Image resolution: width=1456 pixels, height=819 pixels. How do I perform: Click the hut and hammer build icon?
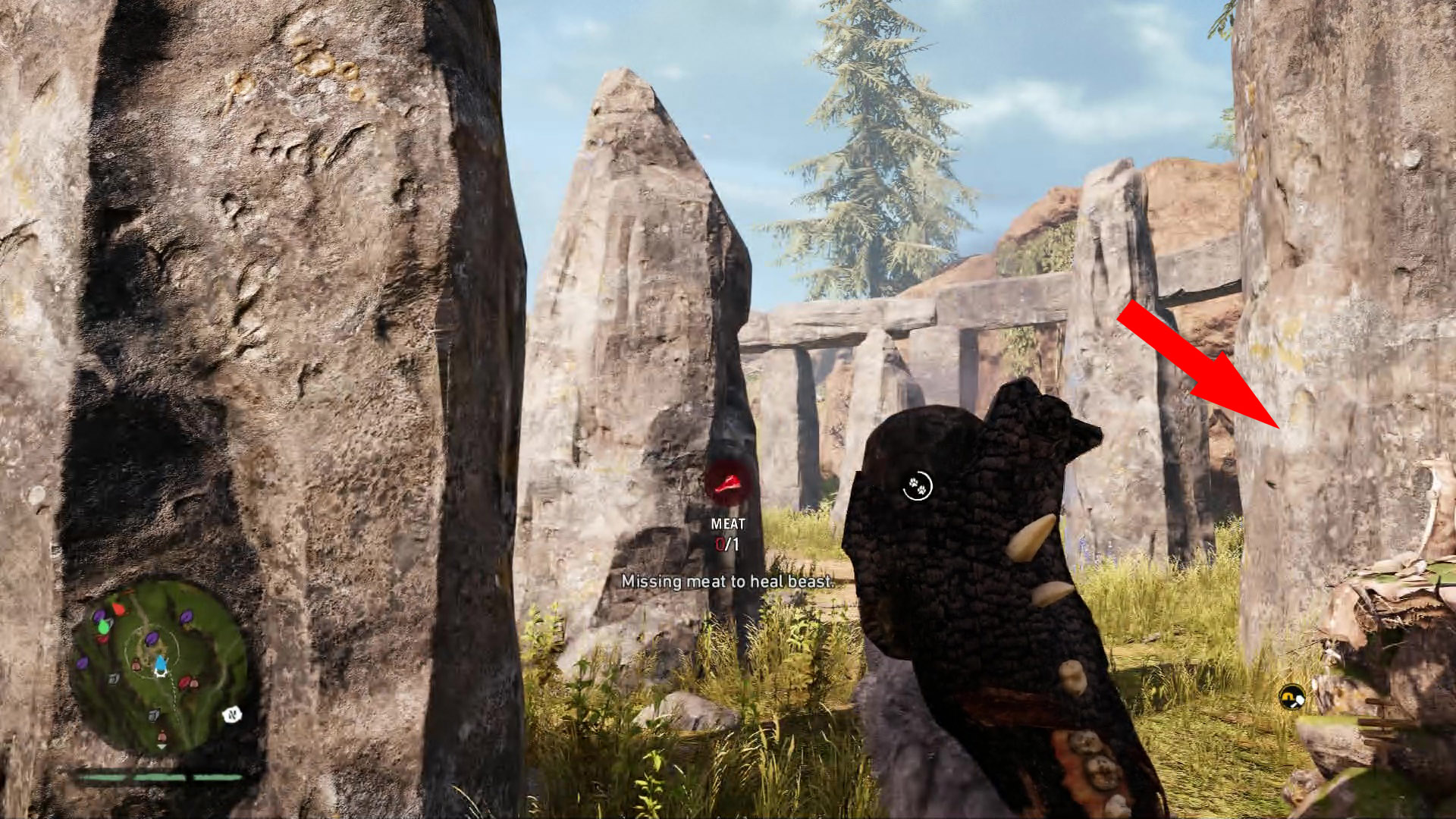pos(1291,695)
